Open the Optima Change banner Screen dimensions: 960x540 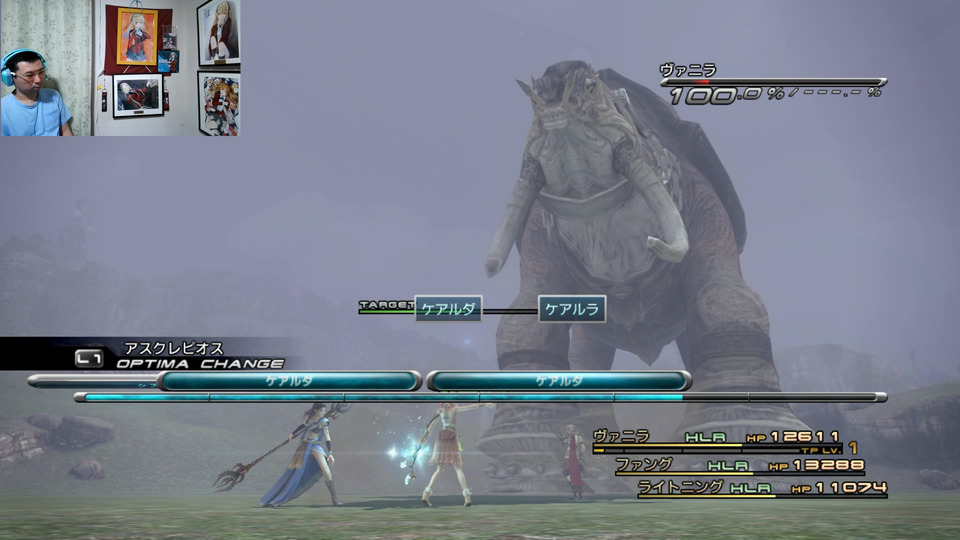(198, 363)
